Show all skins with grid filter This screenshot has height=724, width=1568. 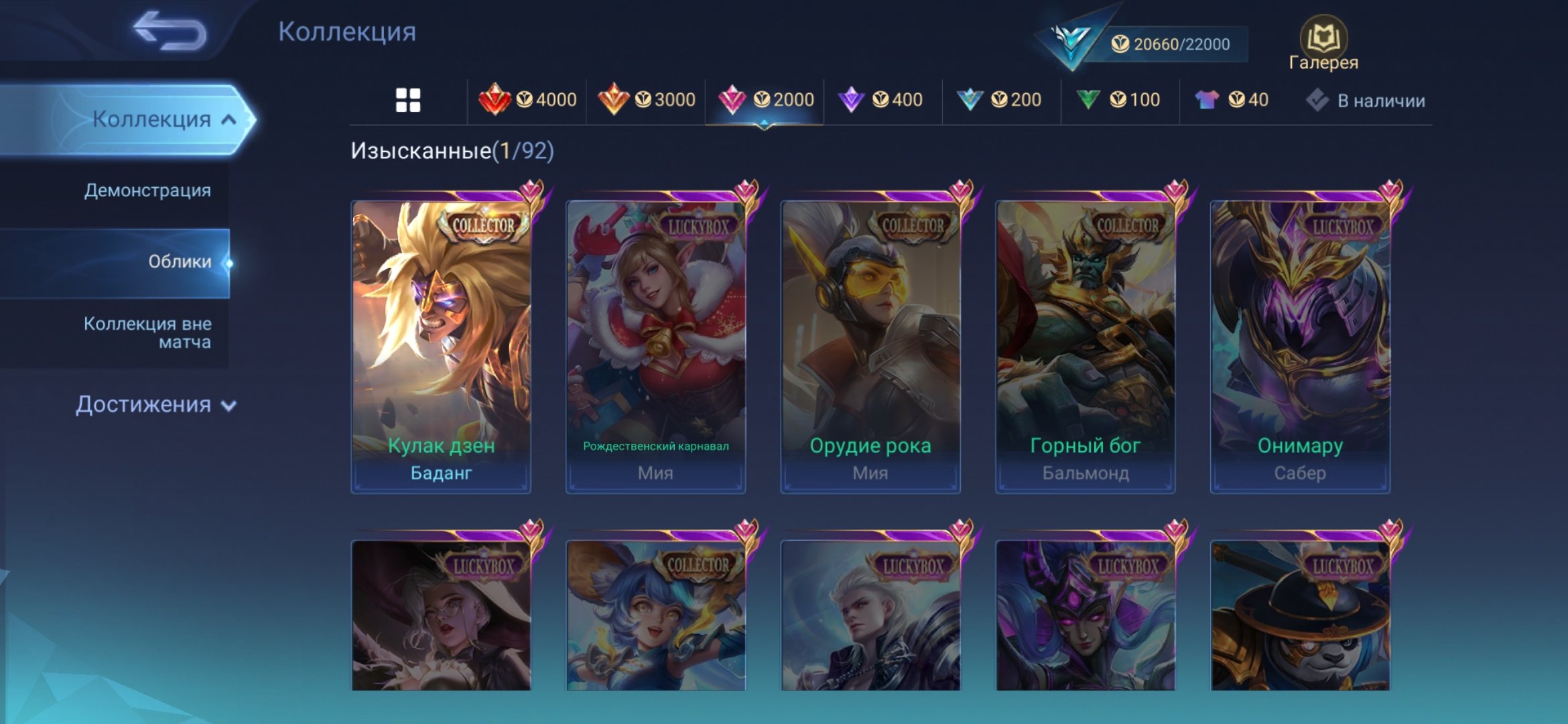pos(407,101)
